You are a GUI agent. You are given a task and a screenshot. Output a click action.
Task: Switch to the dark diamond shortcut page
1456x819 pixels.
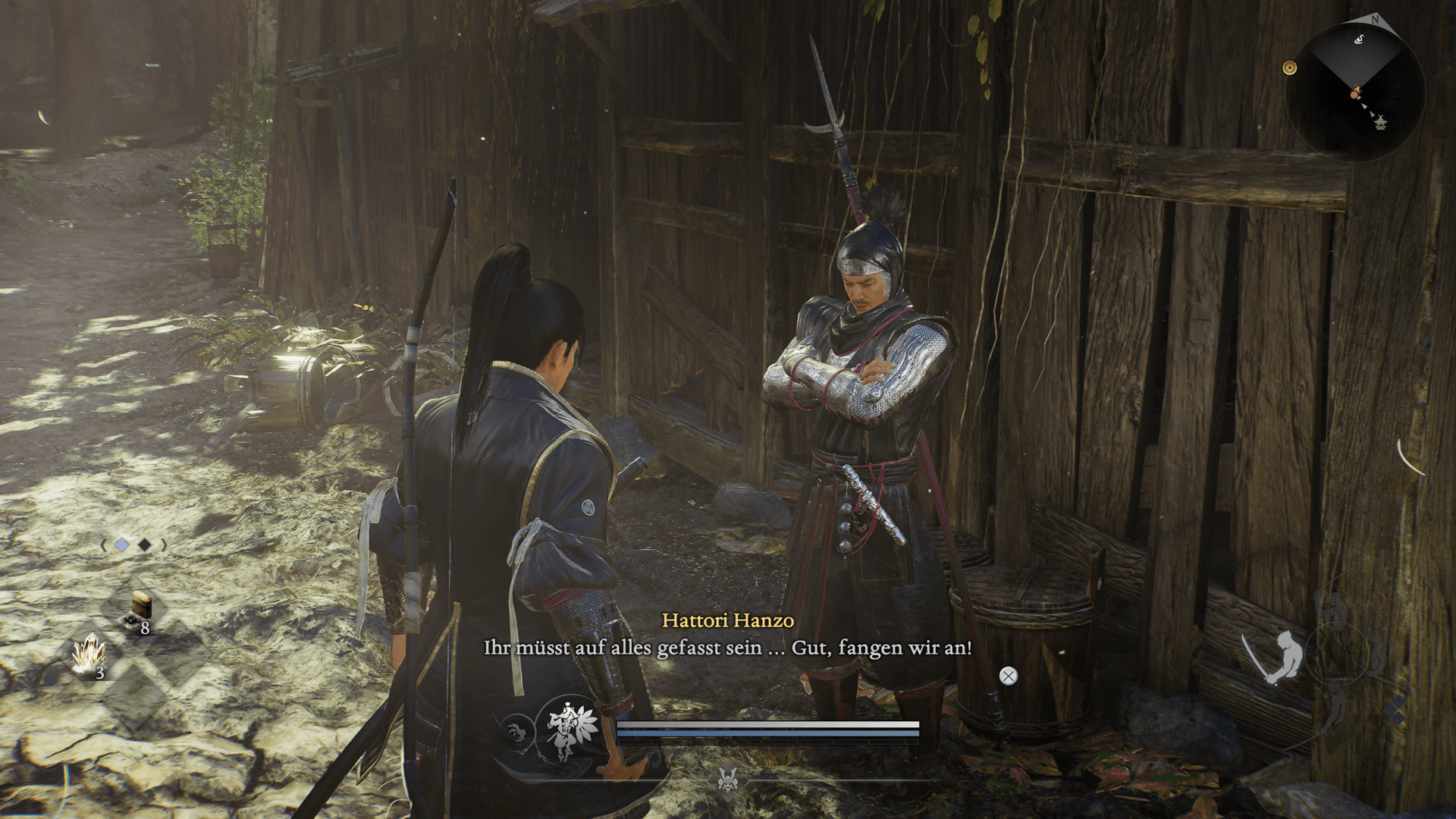click(144, 544)
